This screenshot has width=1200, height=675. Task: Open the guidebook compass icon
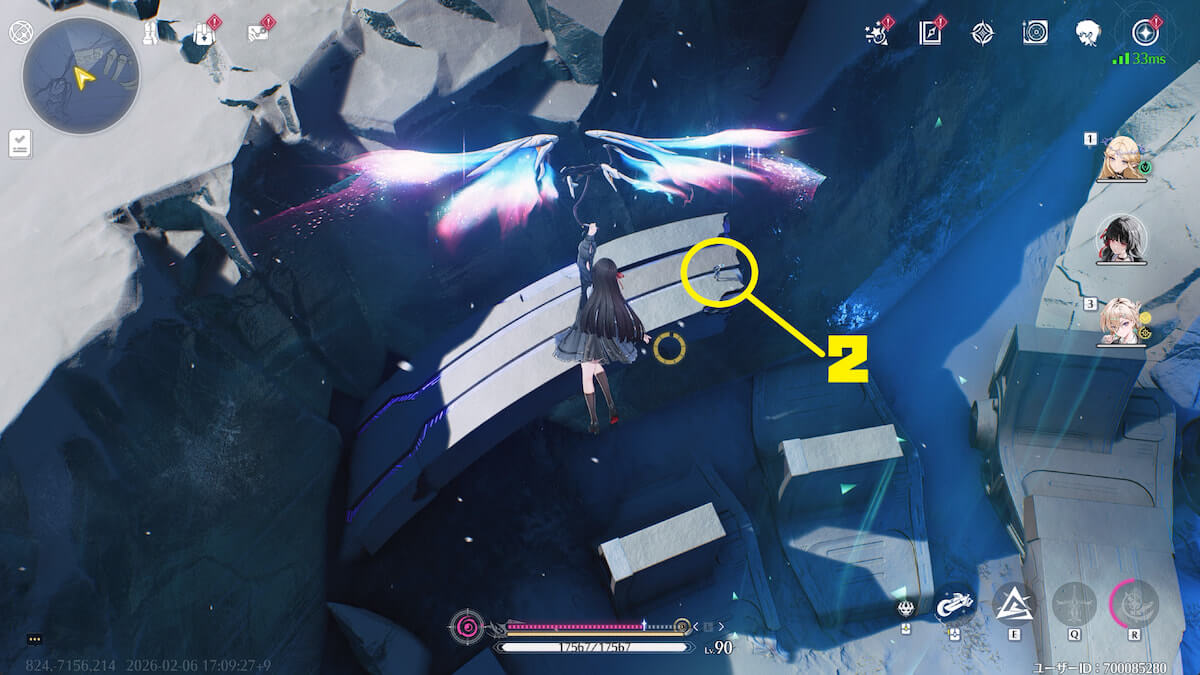(x=931, y=34)
